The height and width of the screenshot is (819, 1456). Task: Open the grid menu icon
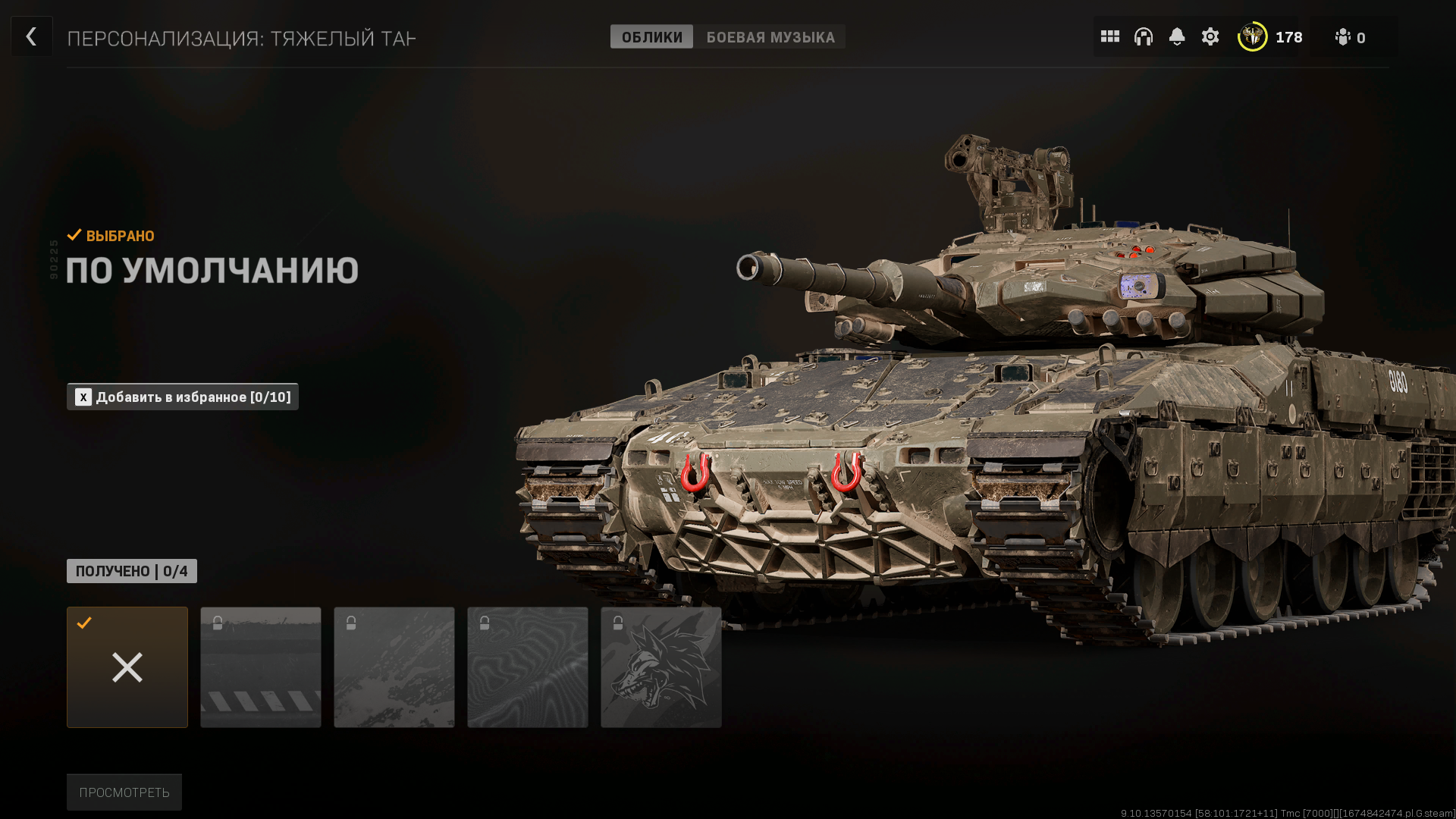tap(1109, 36)
